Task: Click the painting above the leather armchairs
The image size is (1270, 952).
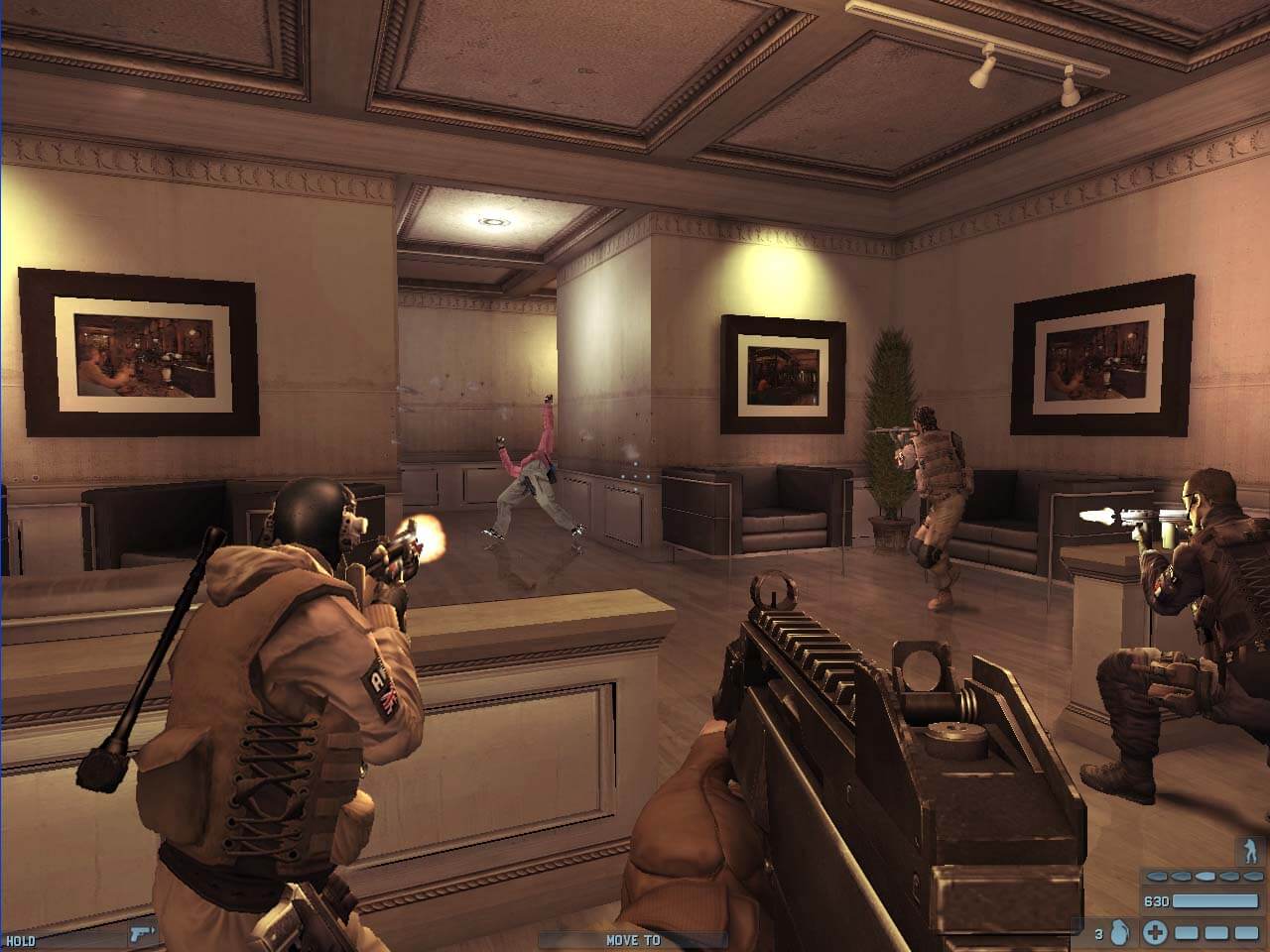Action: tap(781, 375)
